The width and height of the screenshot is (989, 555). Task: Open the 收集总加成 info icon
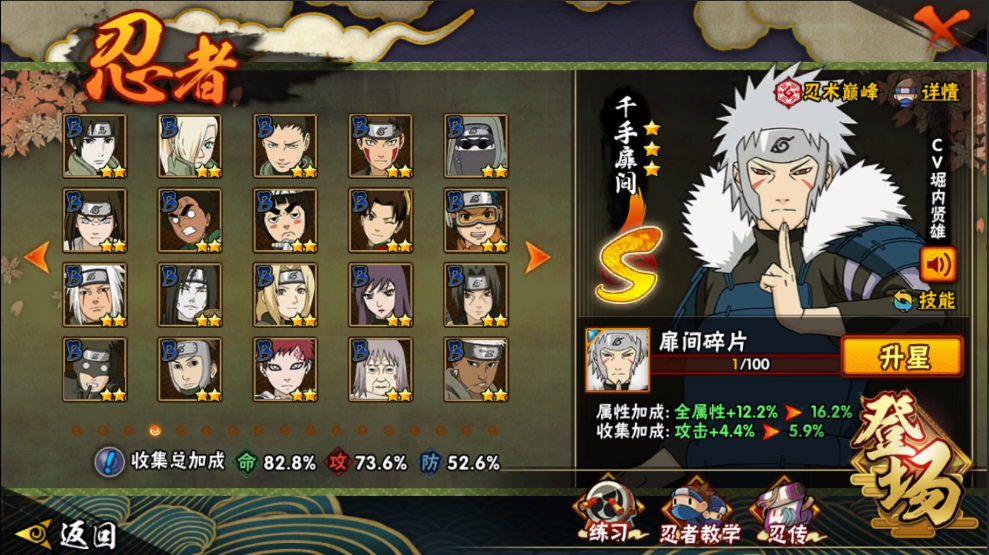point(109,462)
